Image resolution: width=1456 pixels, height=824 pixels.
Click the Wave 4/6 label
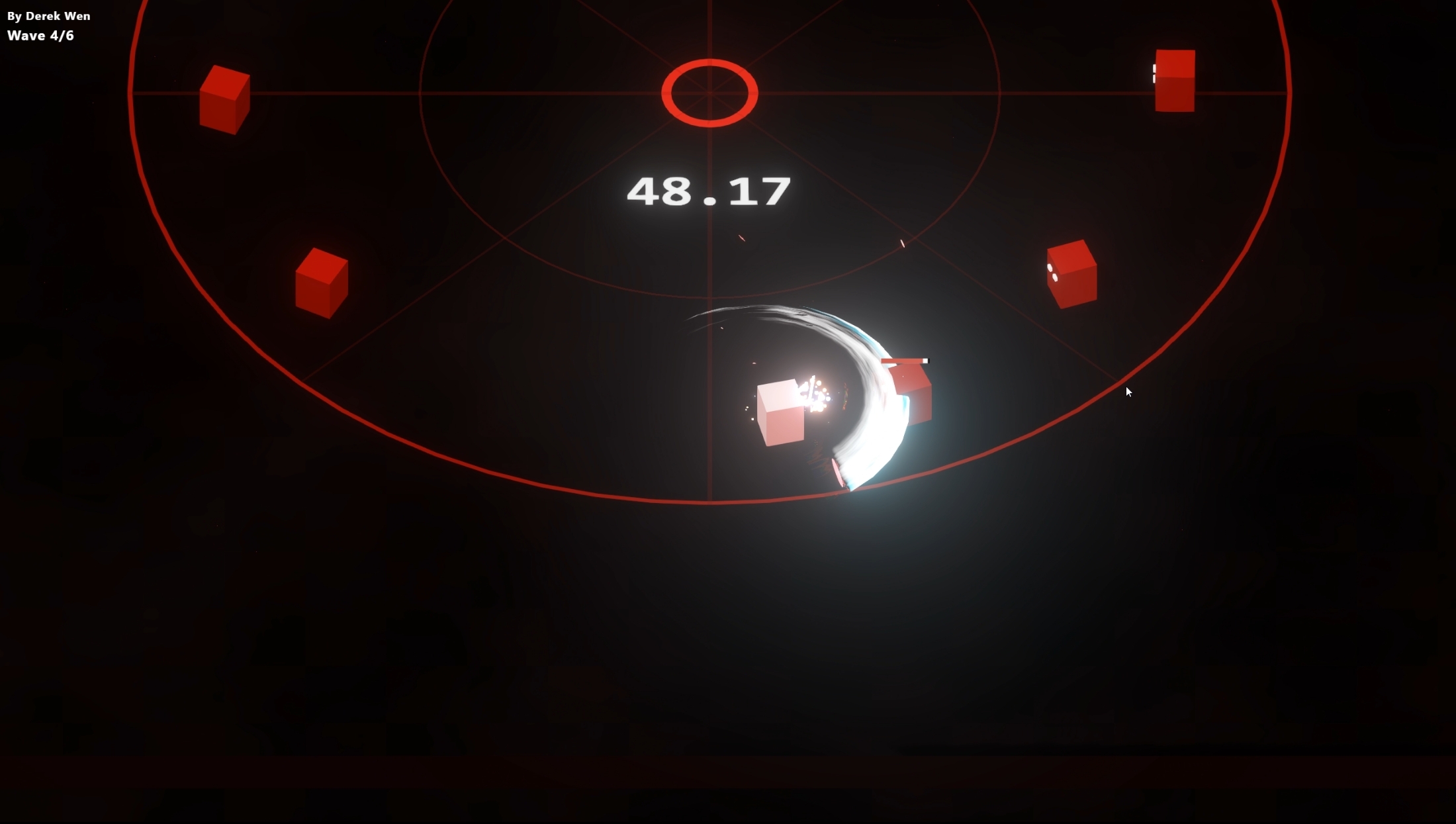click(x=40, y=36)
